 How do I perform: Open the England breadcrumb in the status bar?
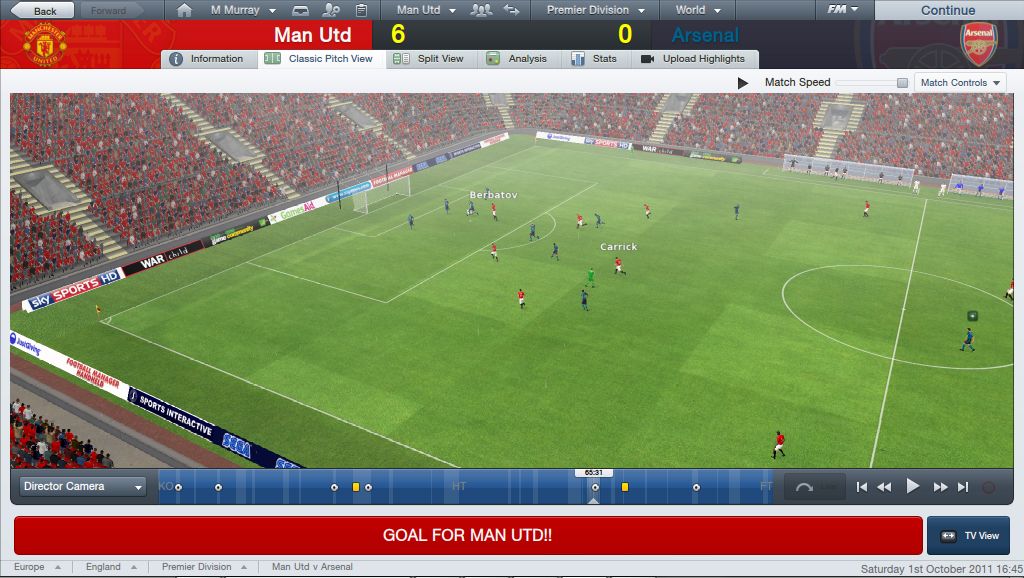[x=110, y=567]
